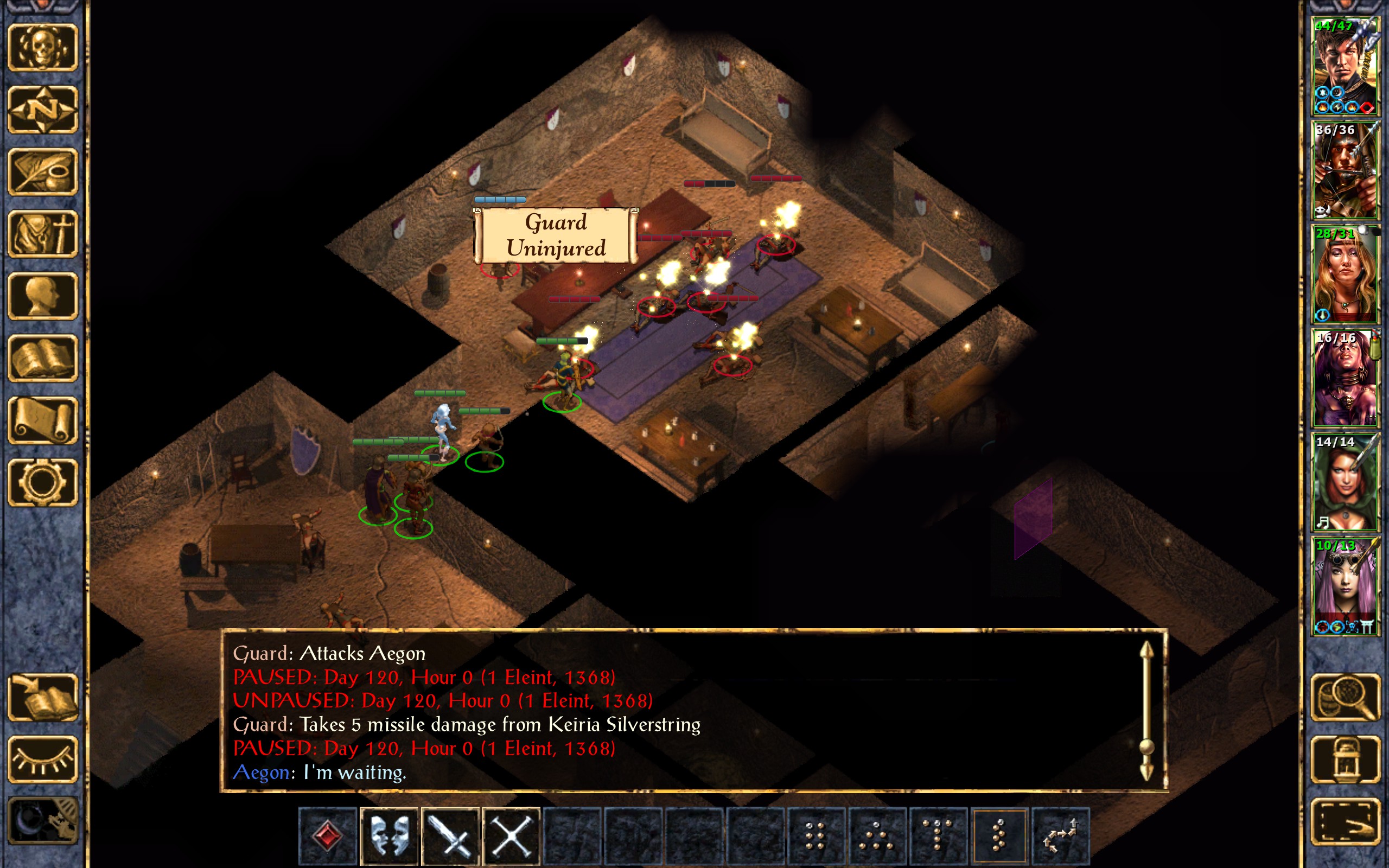Select the portrait showing 44/47 health

(1345, 66)
